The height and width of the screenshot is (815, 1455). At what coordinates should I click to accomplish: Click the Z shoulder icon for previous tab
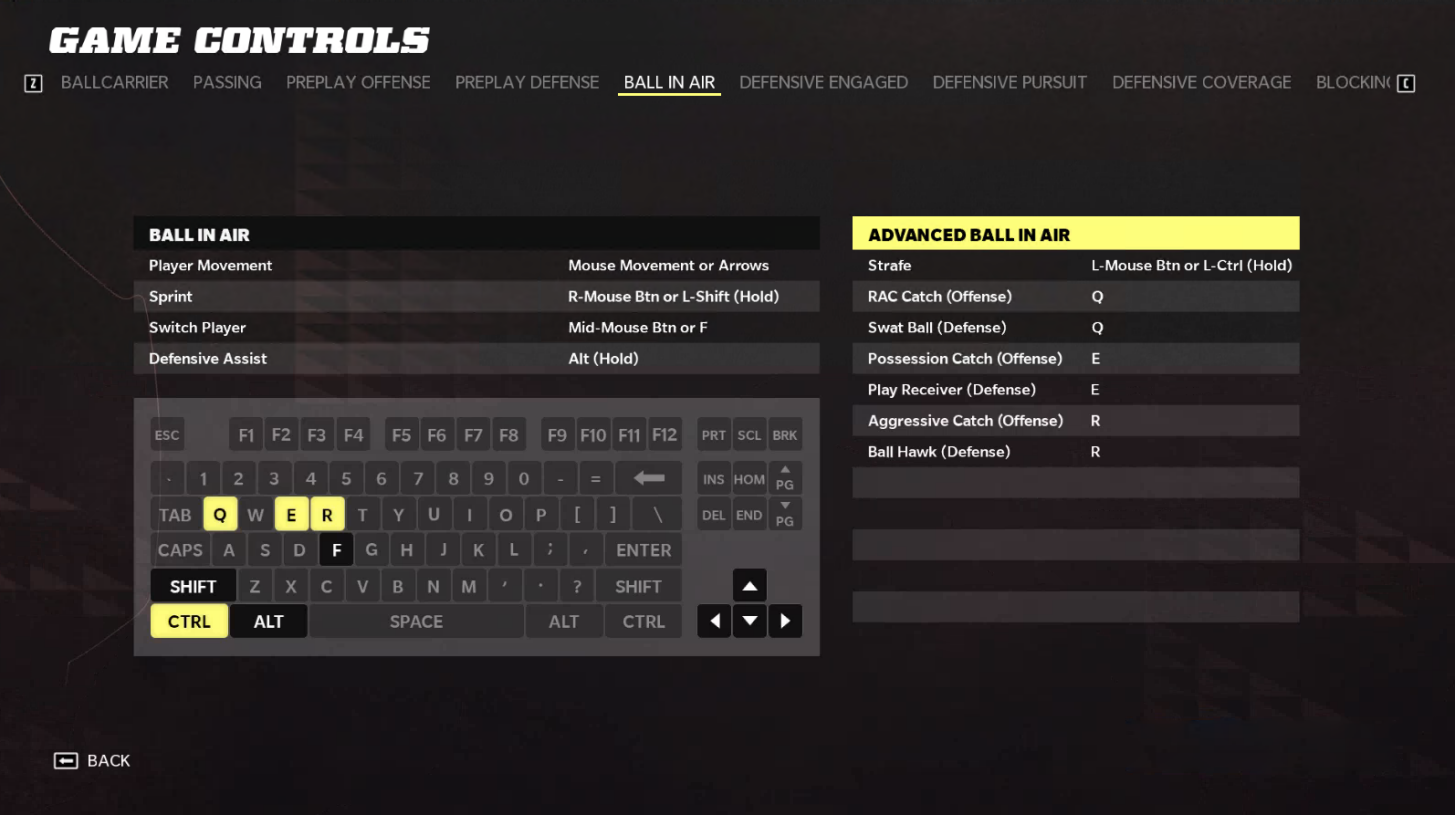point(33,82)
